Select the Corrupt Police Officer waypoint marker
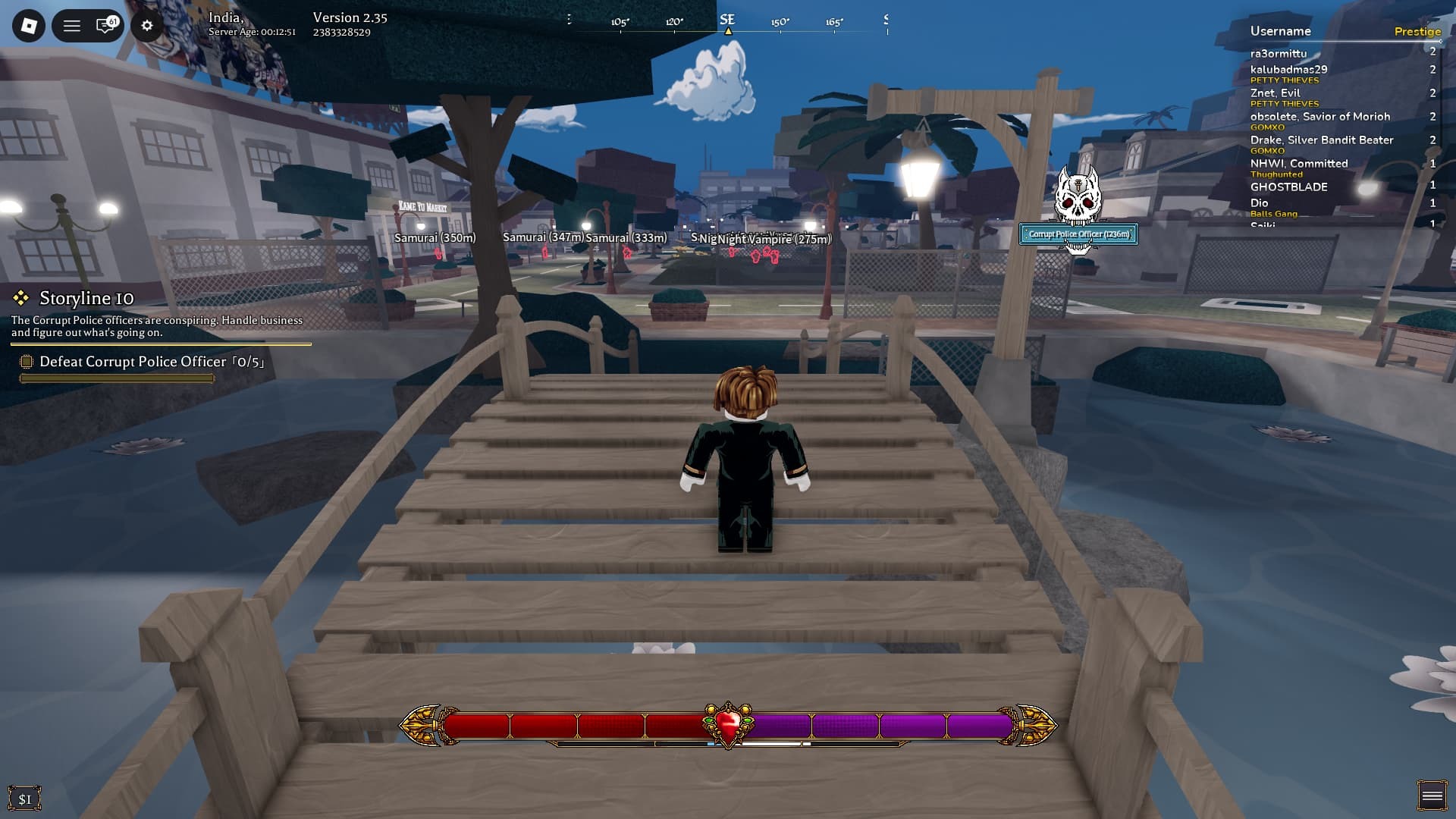1456x819 pixels. (1078, 234)
